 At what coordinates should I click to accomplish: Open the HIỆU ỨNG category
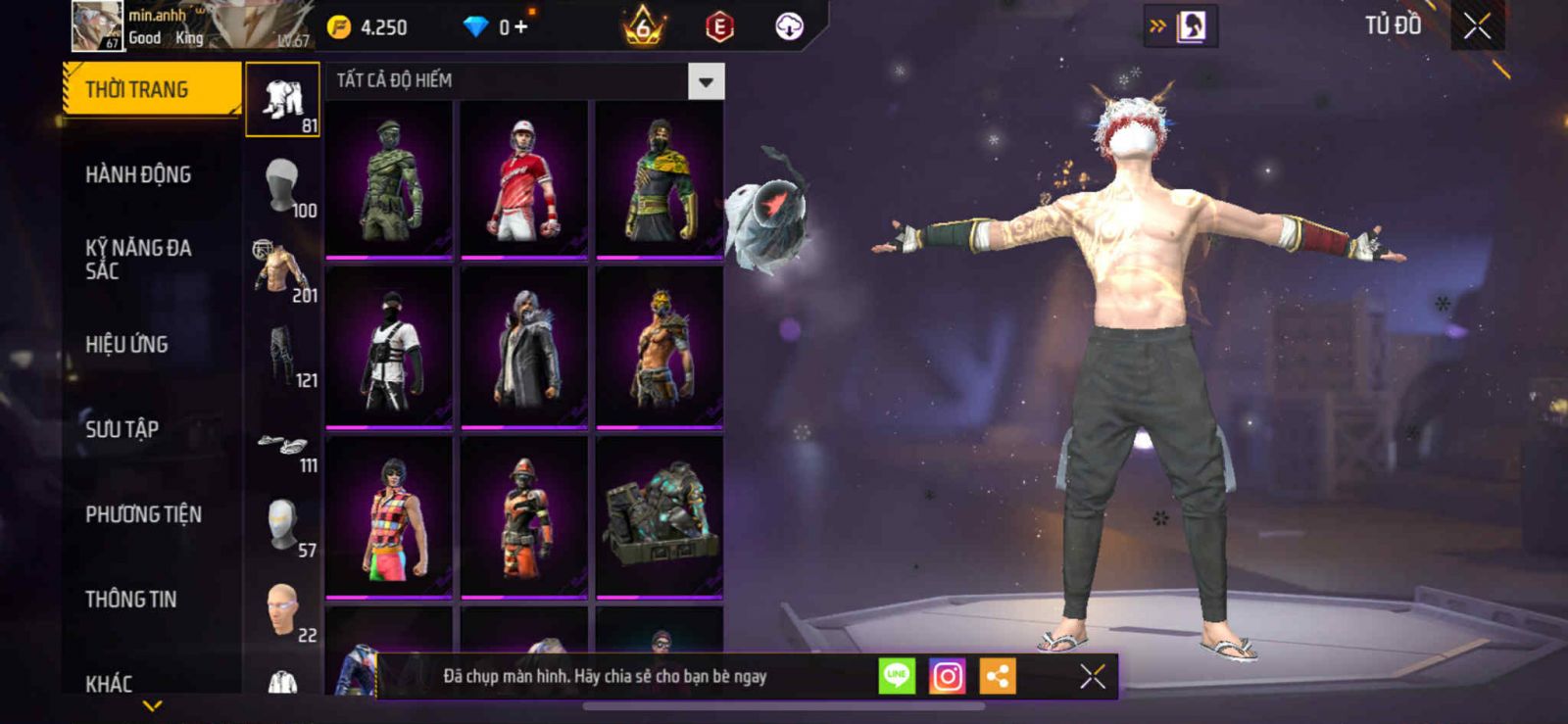tap(126, 344)
